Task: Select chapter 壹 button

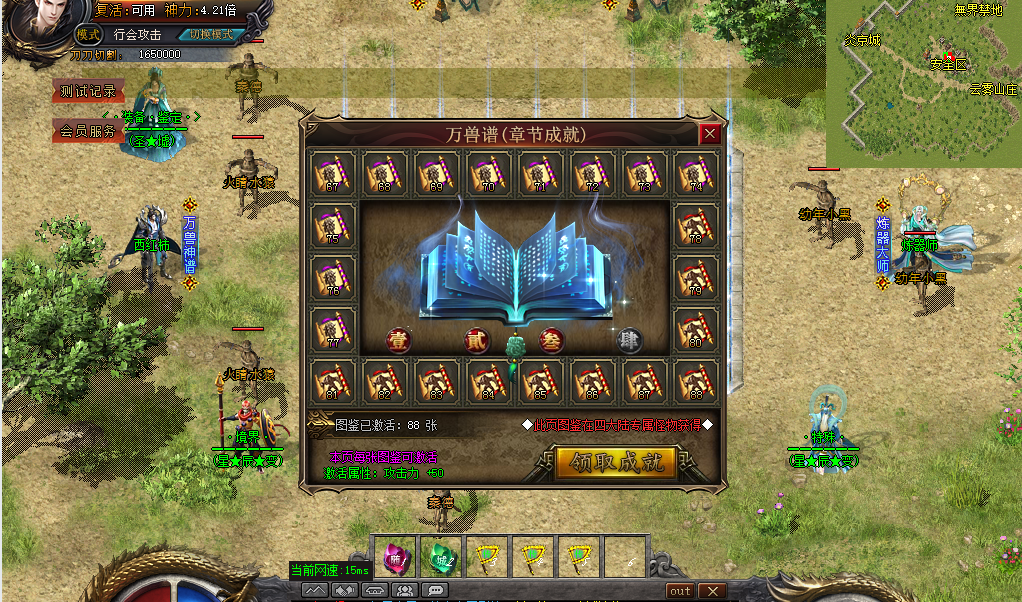Action: pyautogui.click(x=399, y=340)
